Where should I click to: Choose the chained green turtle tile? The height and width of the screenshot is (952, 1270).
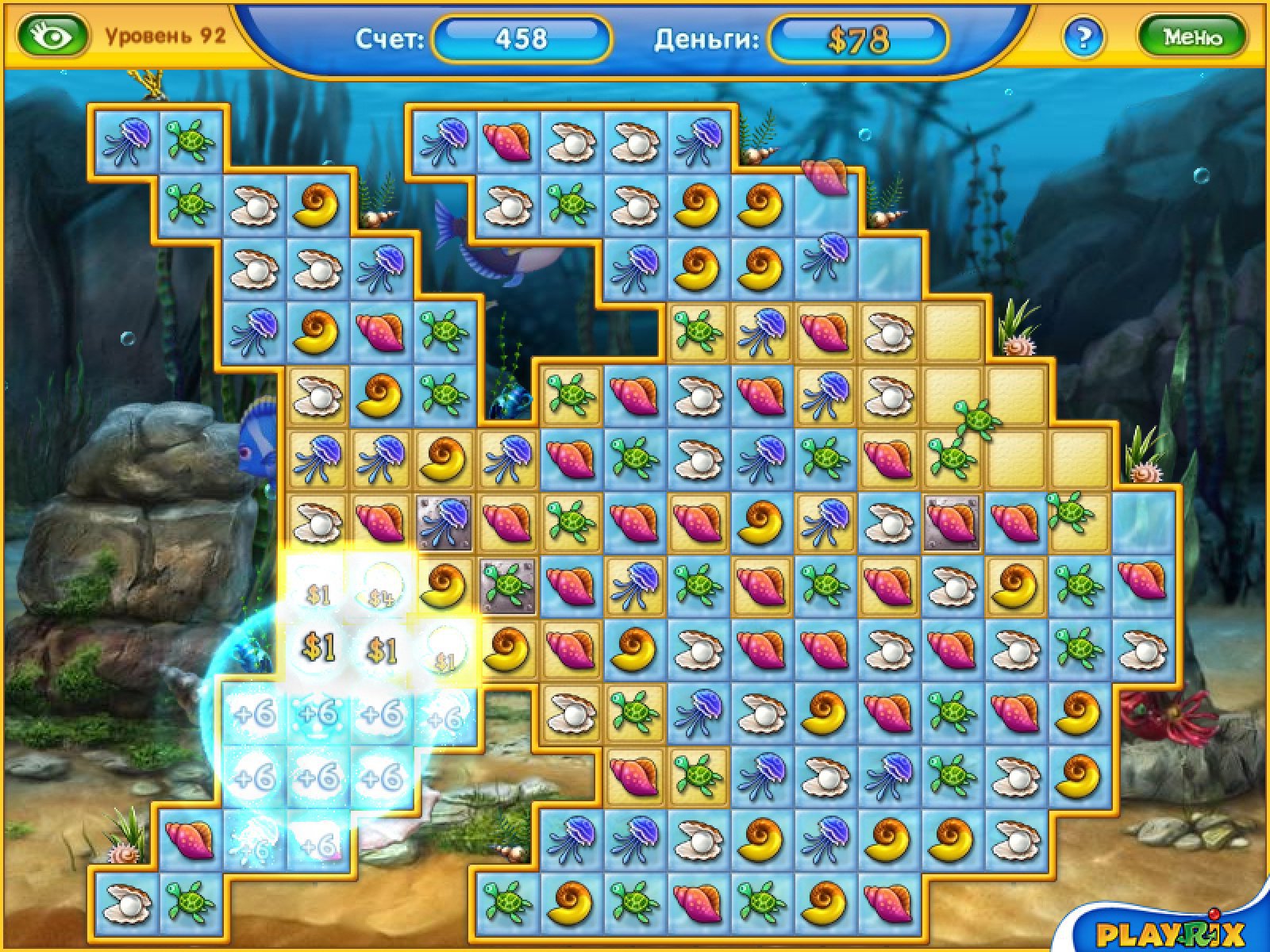point(508,585)
